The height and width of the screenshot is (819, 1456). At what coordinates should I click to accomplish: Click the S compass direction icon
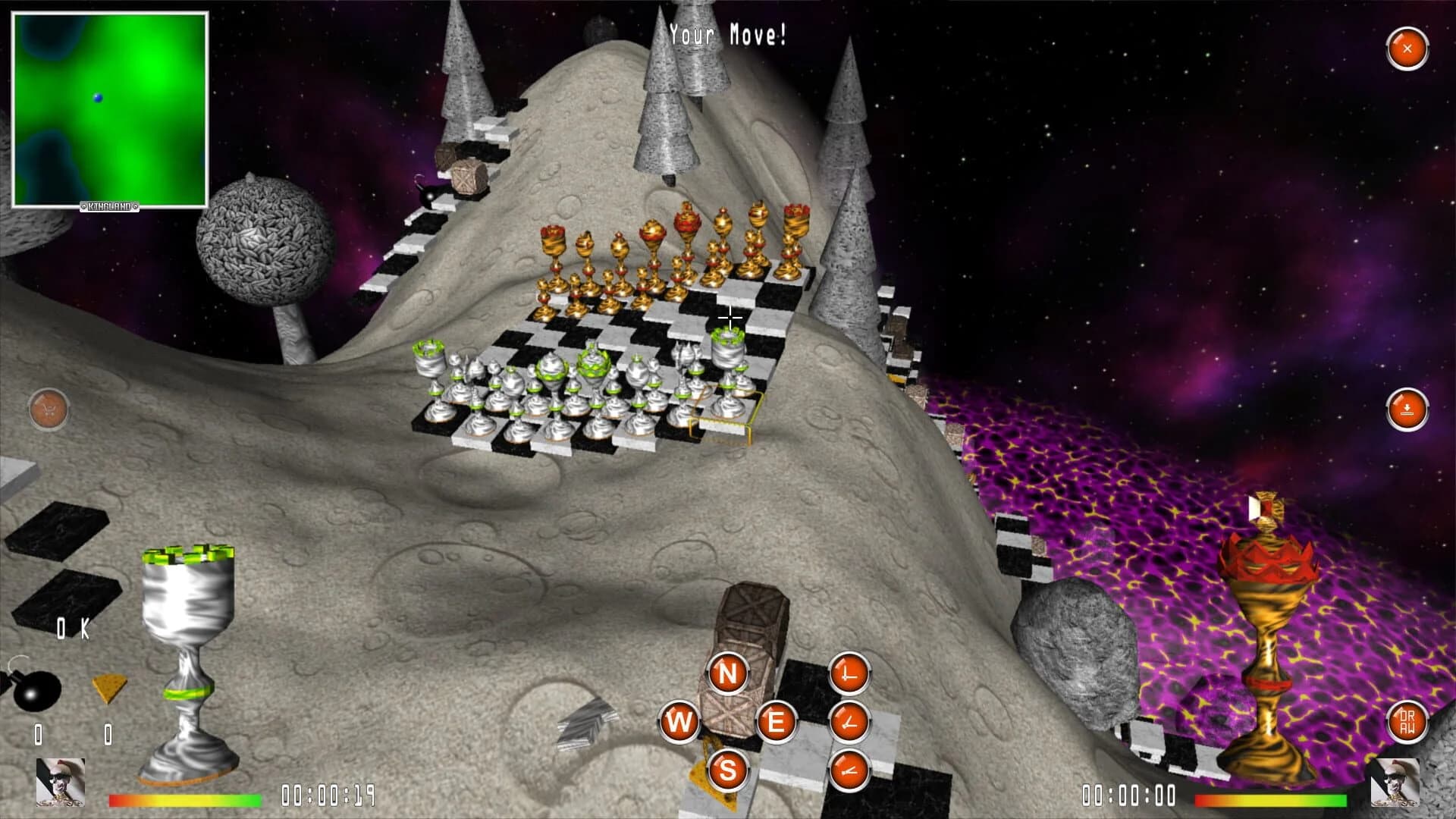tap(726, 771)
